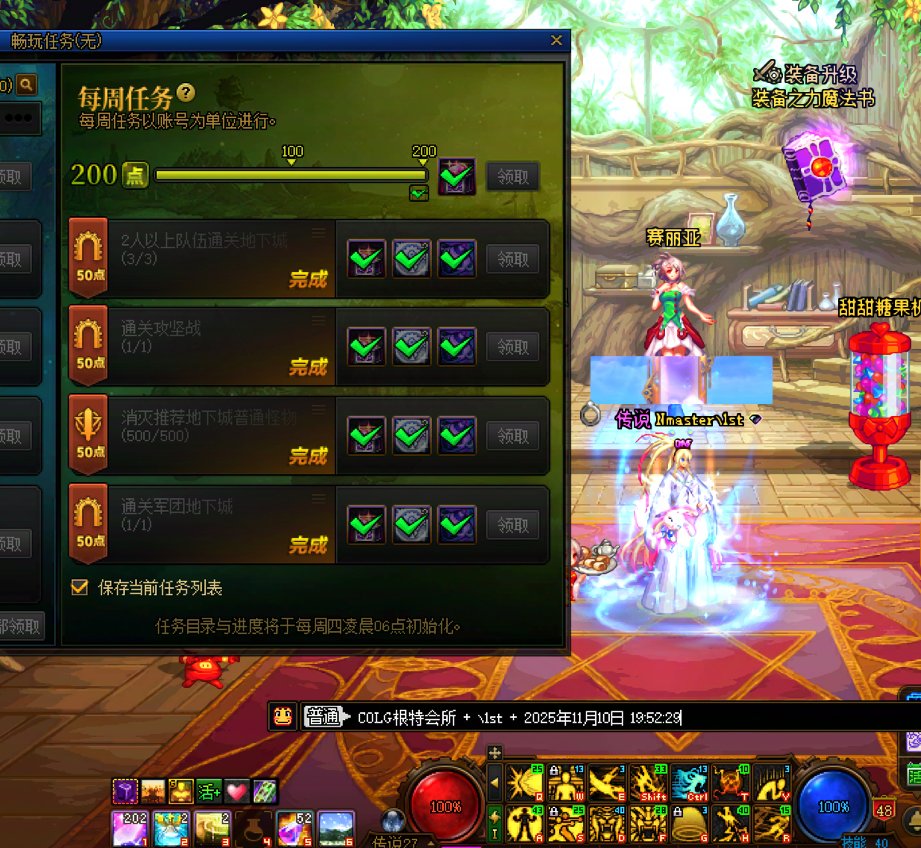Toggle the 保存当前任务列表 checkbox
The image size is (921, 848).
[x=80, y=587]
